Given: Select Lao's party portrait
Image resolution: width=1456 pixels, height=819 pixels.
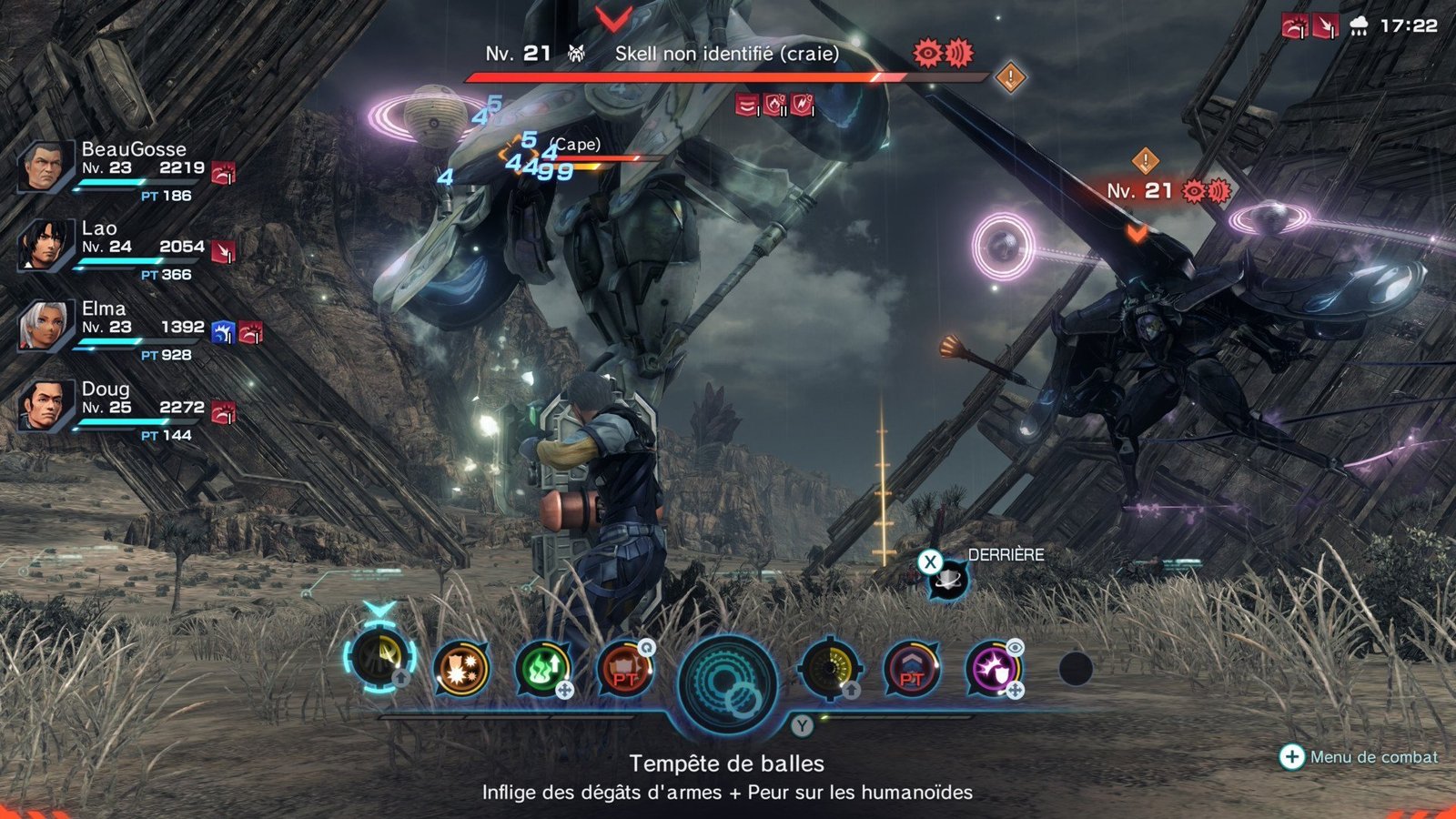Looking at the screenshot, I should pos(44,246).
